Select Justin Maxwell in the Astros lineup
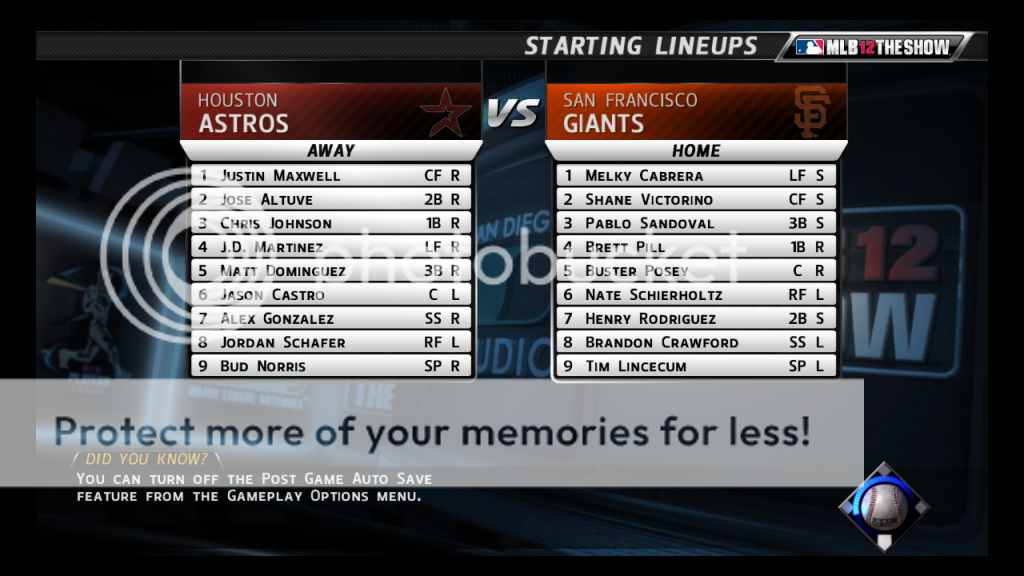 [331, 175]
